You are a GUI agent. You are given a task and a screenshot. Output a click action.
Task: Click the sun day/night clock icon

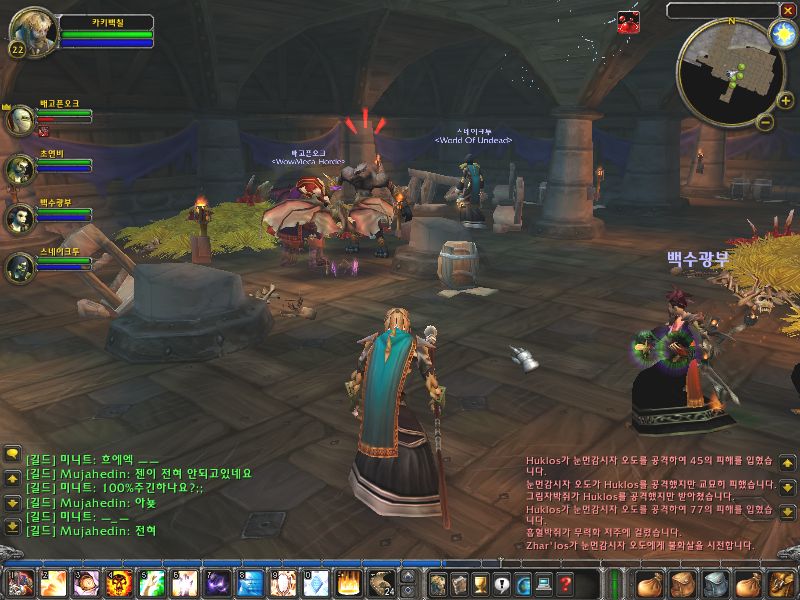(781, 34)
